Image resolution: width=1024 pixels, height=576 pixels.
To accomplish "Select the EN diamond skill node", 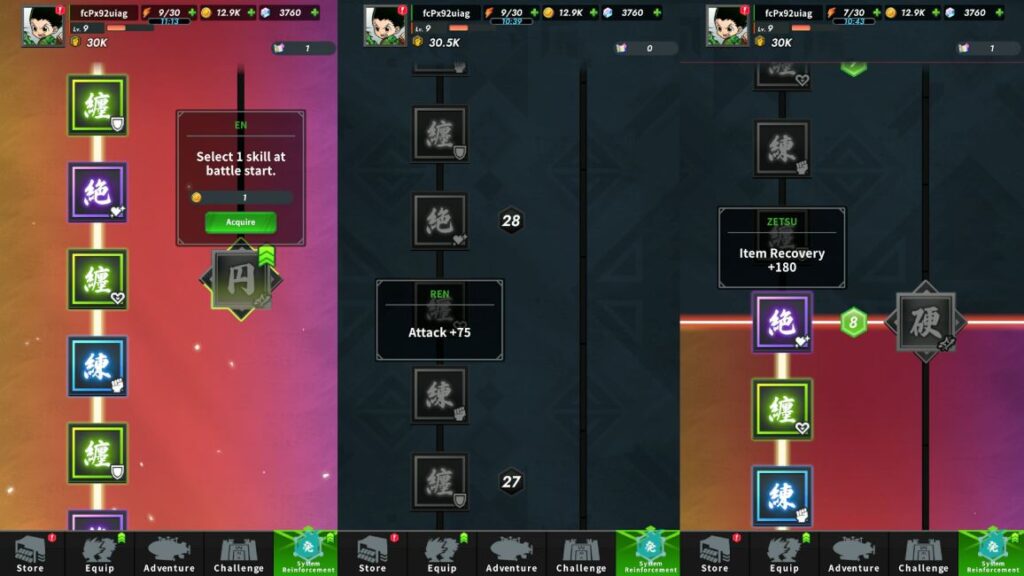I will [x=241, y=280].
